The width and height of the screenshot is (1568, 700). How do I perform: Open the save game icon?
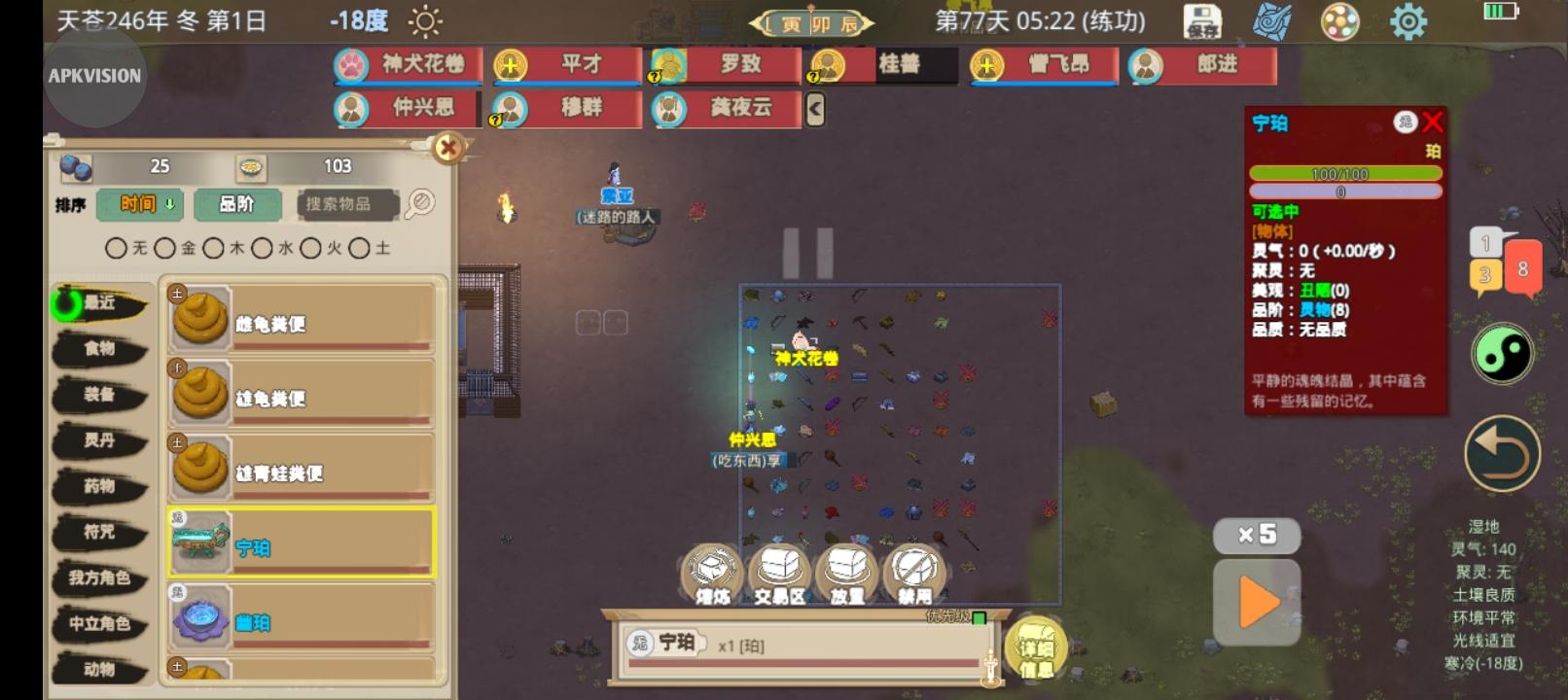[1205, 19]
